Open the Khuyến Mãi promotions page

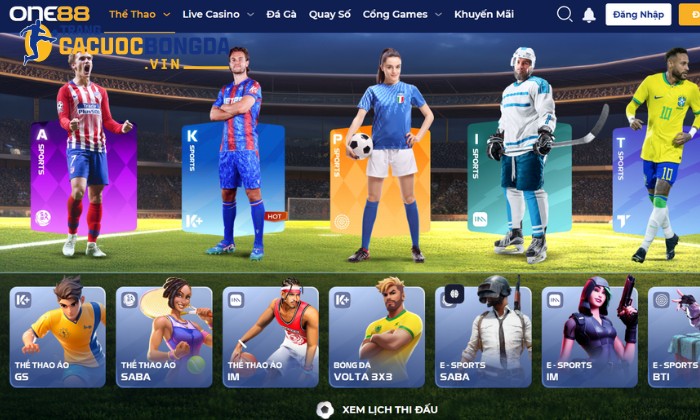[x=483, y=14]
